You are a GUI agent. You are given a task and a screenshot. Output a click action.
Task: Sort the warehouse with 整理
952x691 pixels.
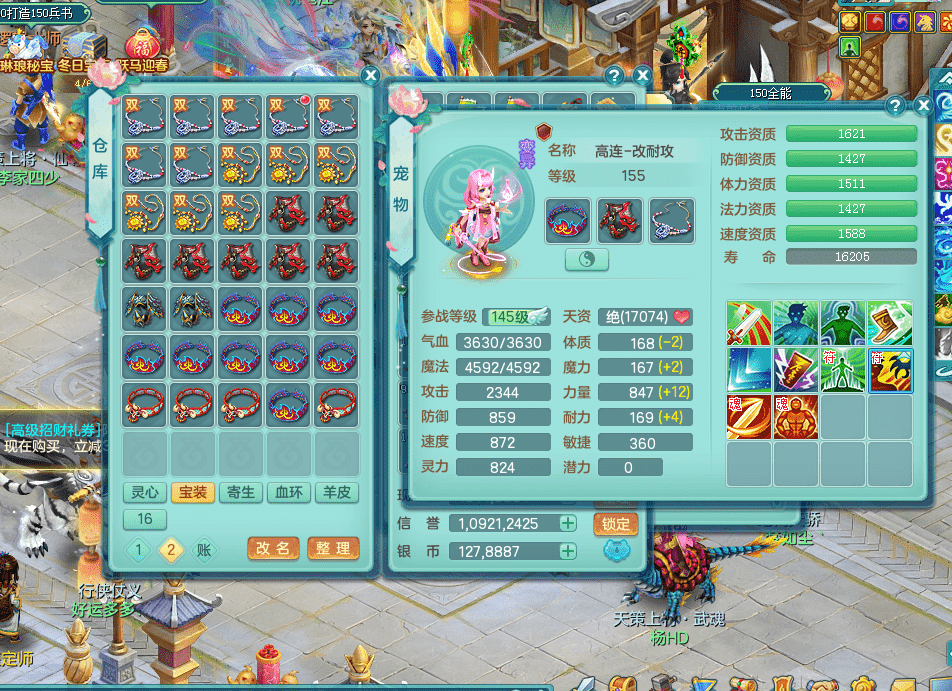point(332,548)
